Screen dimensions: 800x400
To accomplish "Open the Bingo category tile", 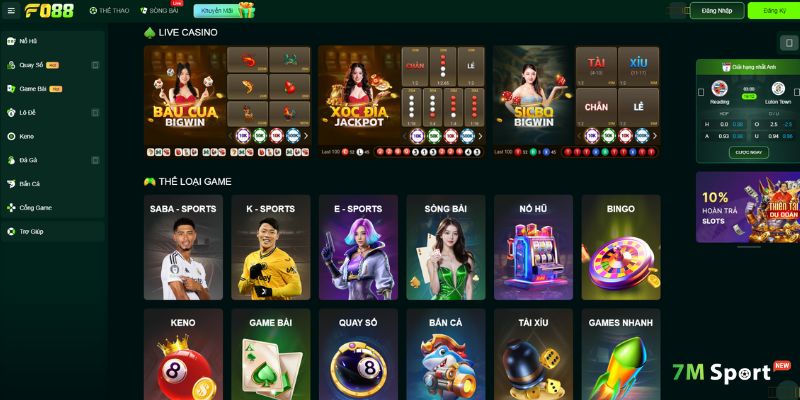I will point(620,247).
